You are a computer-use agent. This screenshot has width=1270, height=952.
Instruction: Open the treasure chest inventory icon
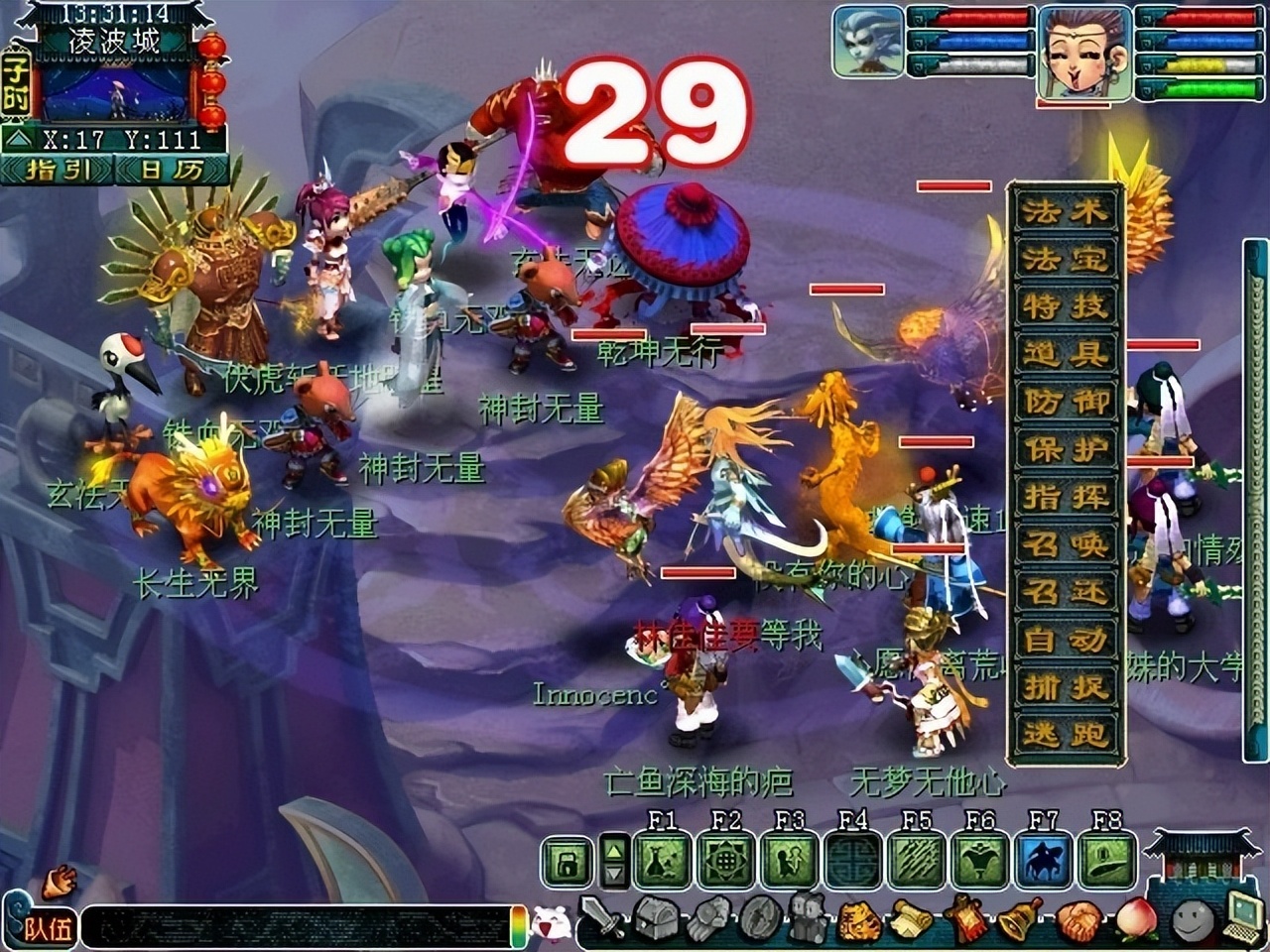(x=655, y=919)
